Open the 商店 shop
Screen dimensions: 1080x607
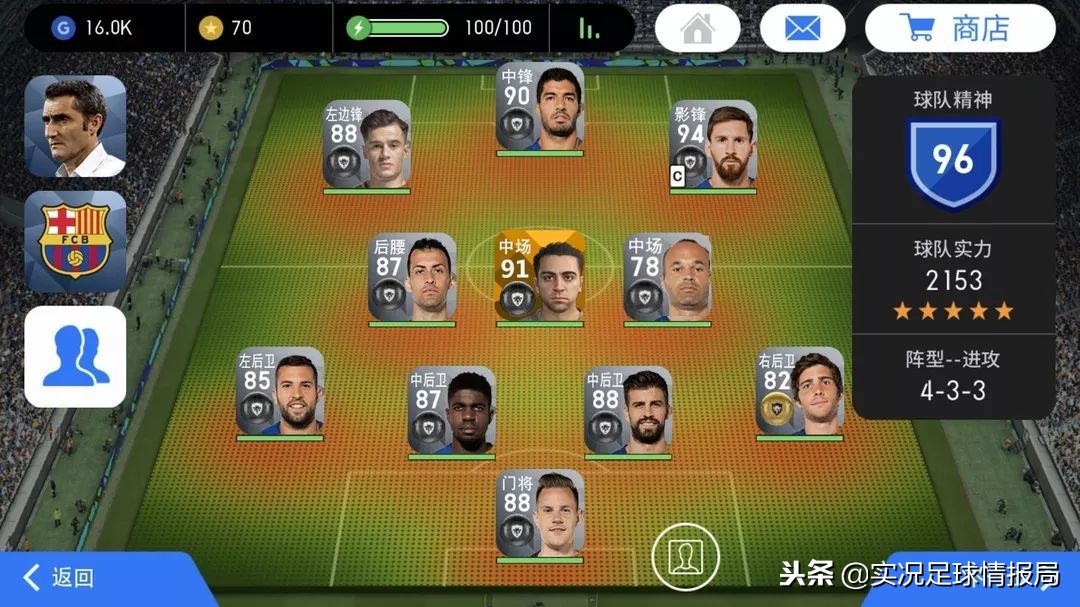(x=959, y=29)
